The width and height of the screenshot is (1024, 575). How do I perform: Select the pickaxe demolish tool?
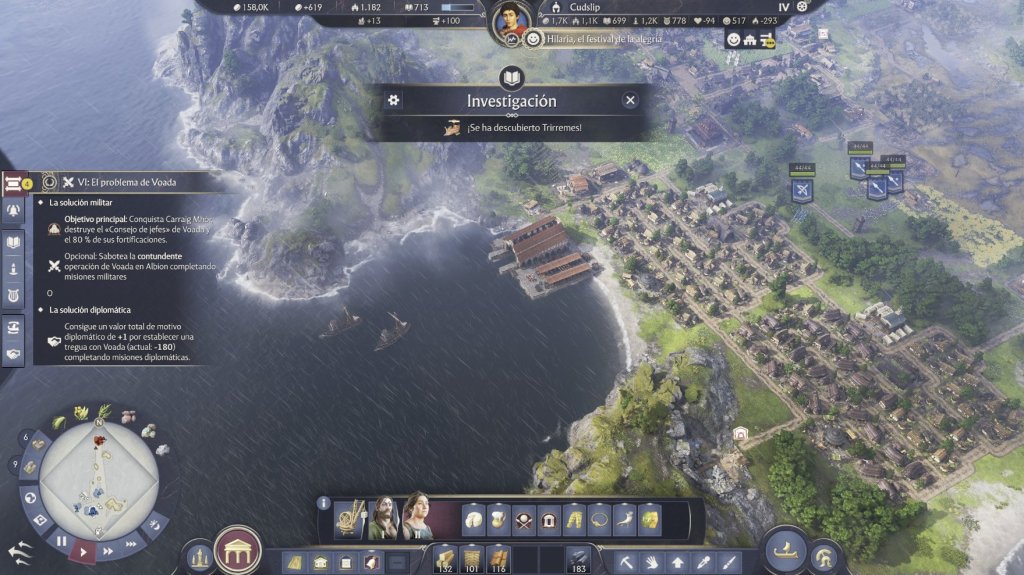(628, 562)
